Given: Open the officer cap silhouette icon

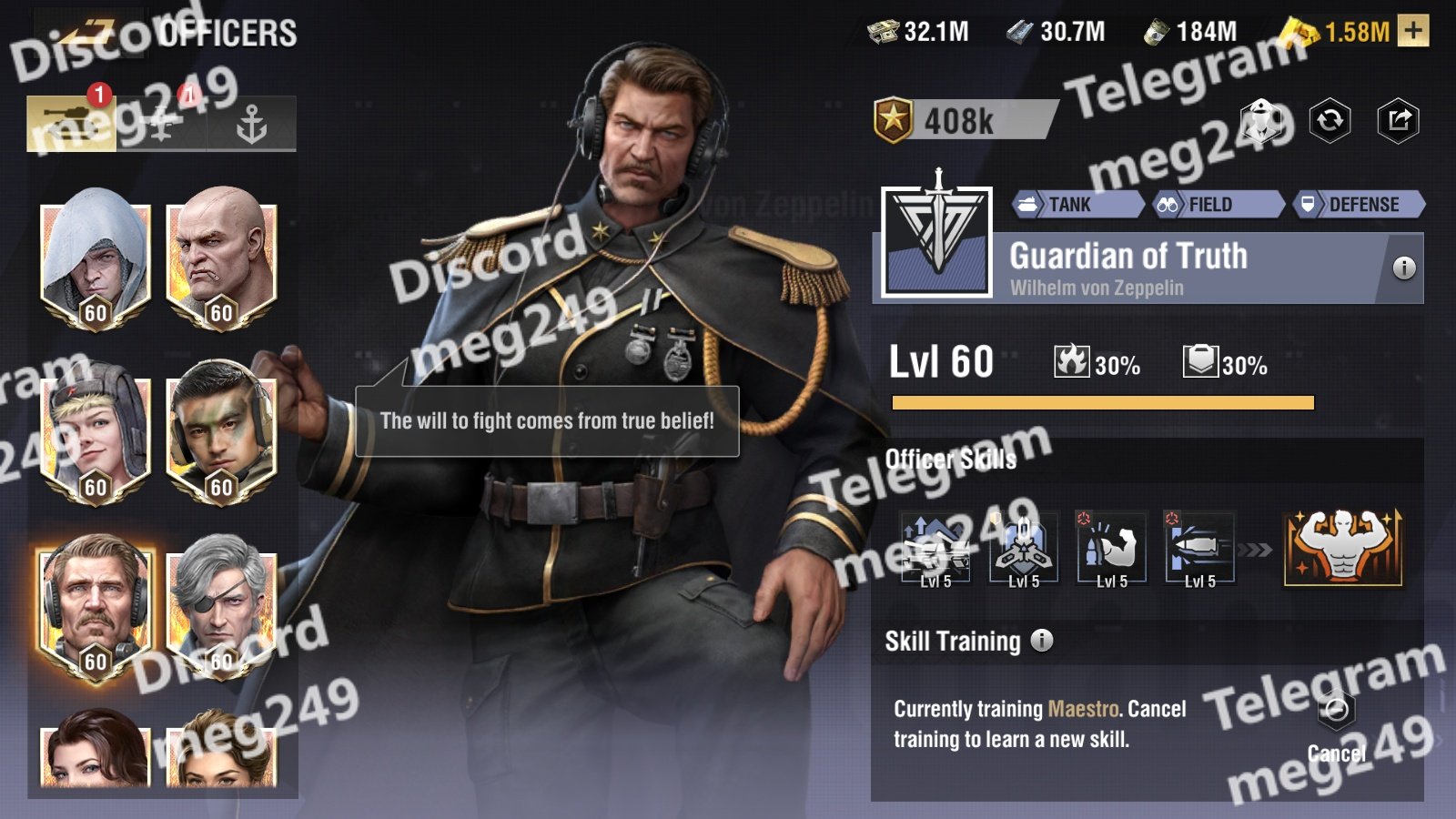Looking at the screenshot, I should point(1260,120).
